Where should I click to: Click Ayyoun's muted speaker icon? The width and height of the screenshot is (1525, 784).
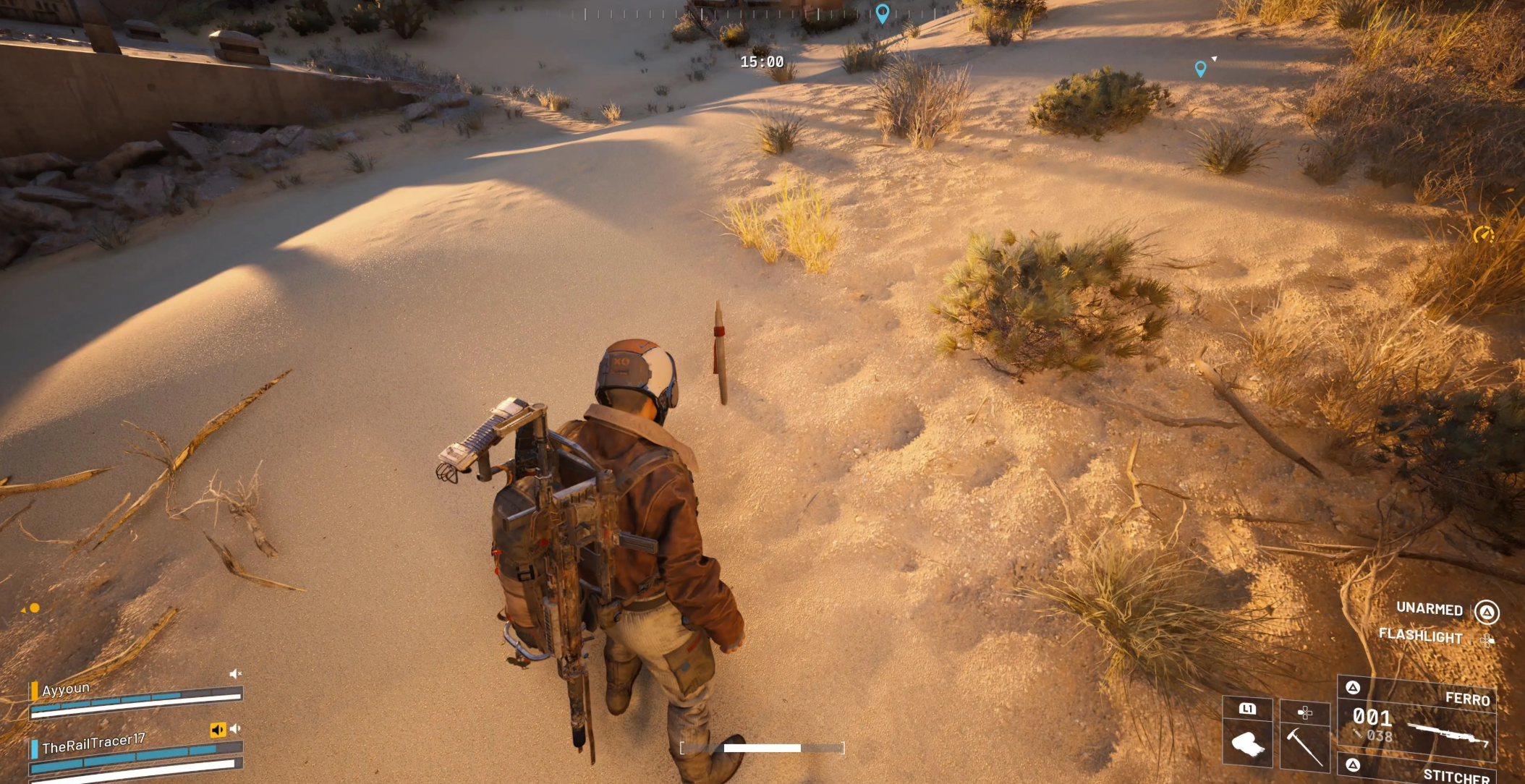[x=235, y=674]
